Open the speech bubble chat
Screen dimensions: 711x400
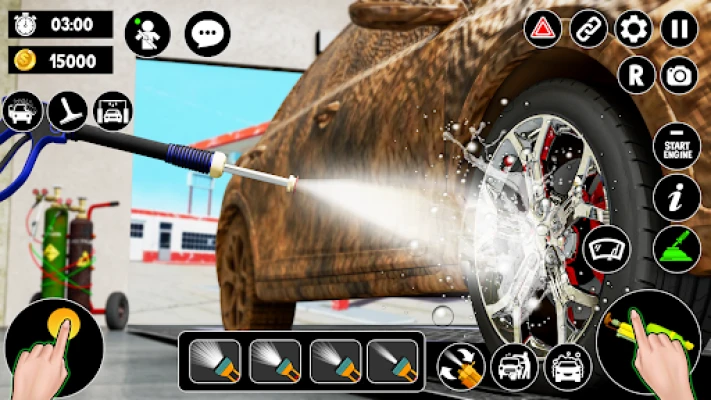(207, 34)
